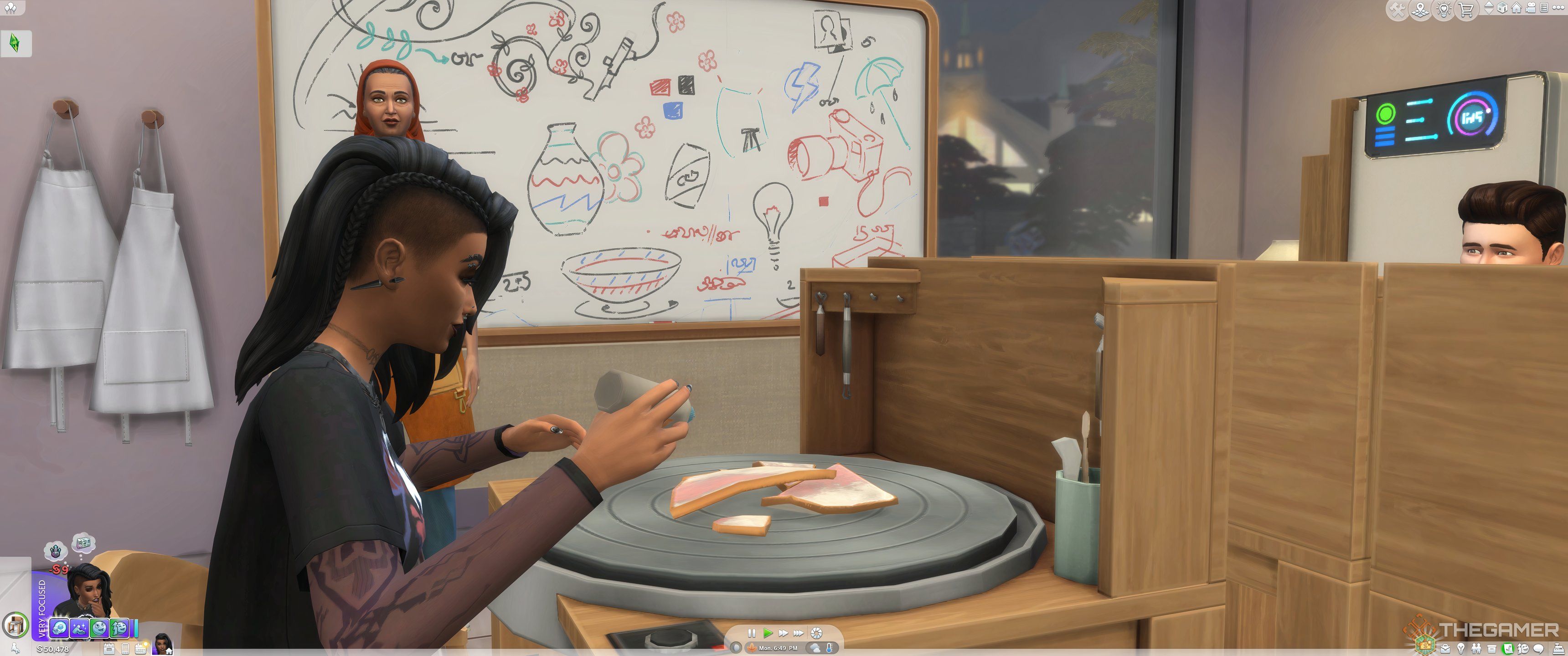The height and width of the screenshot is (656, 1568).
Task: Expand floor level with the up arrow
Action: [1489, 4]
